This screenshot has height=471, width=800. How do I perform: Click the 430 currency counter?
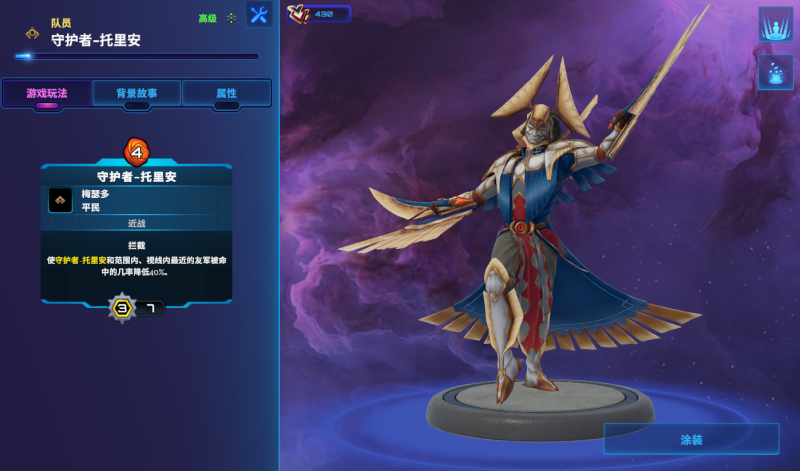(x=320, y=14)
